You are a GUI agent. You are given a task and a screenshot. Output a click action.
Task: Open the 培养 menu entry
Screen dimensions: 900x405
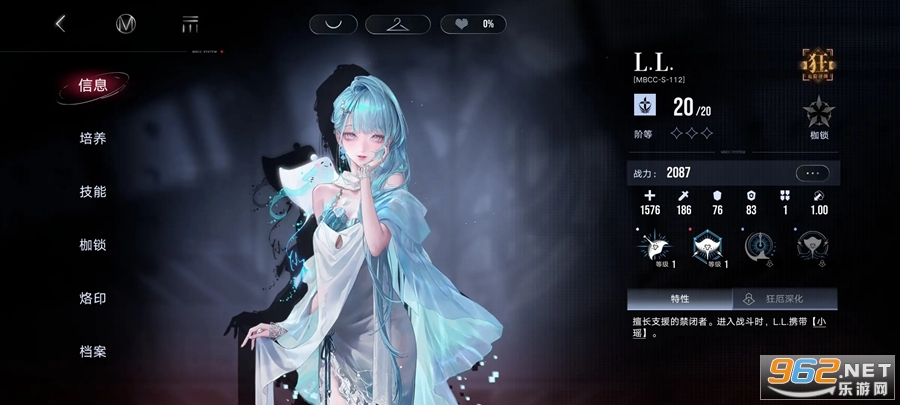point(92,138)
